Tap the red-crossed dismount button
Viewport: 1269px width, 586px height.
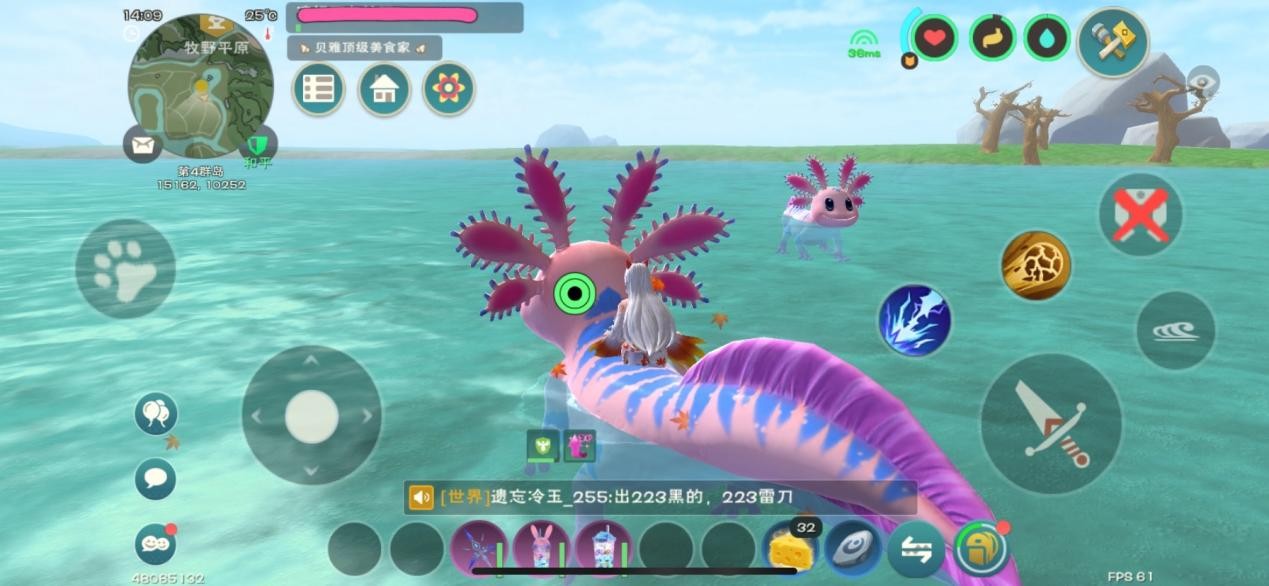pyautogui.click(x=1140, y=214)
